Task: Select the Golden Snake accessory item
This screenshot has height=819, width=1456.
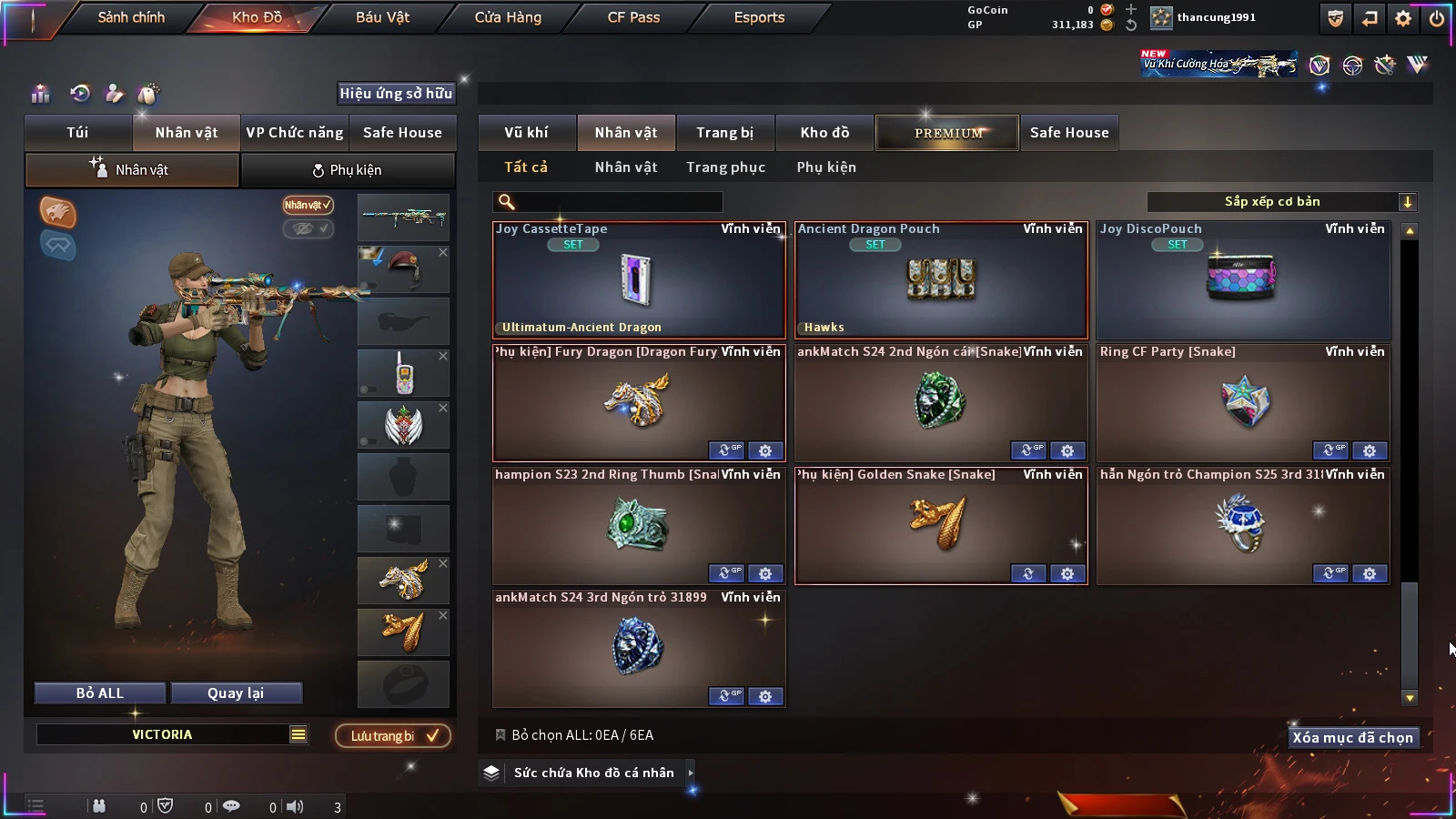Action: click(x=940, y=525)
